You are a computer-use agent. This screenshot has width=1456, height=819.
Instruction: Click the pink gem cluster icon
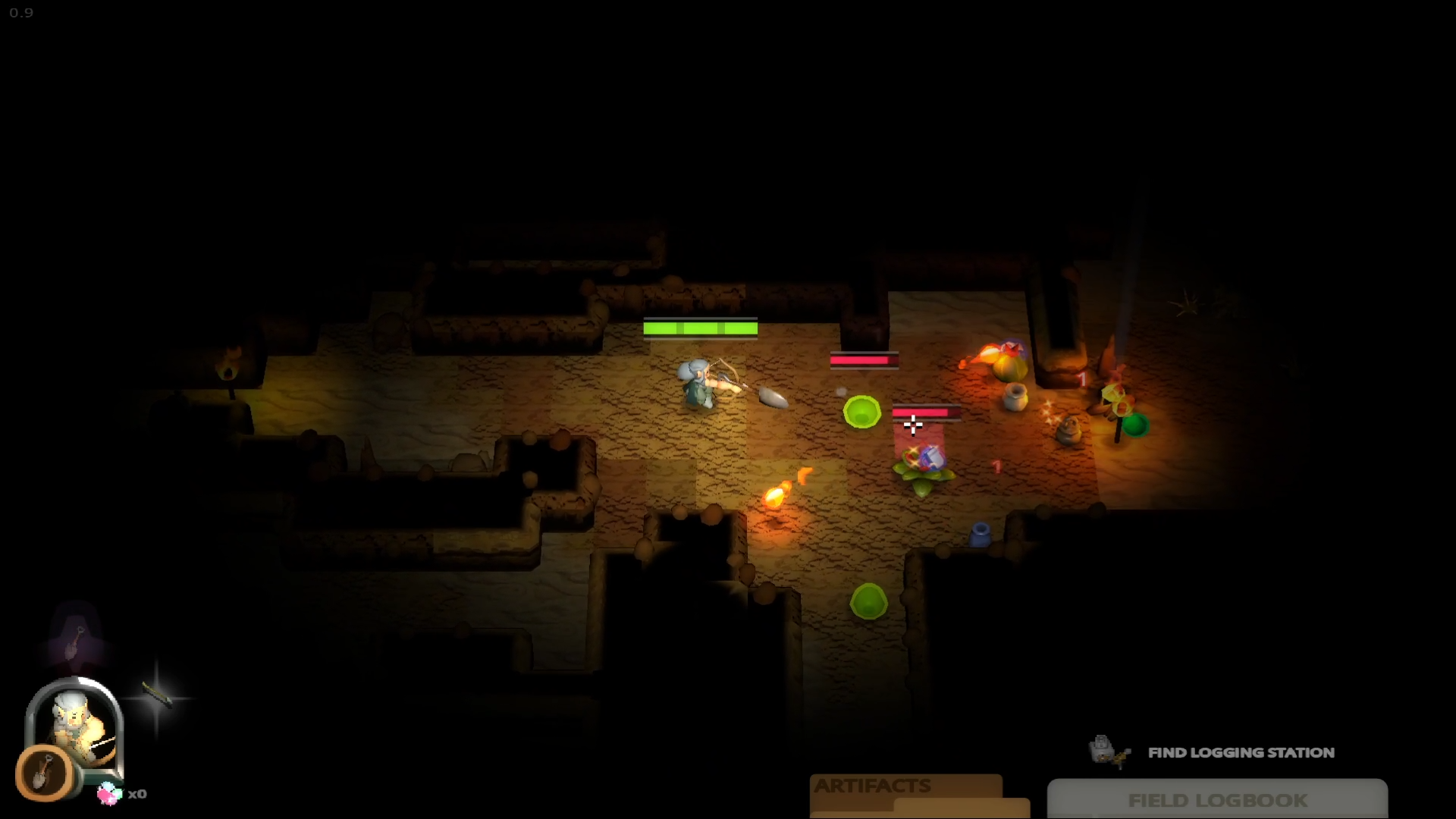coord(109,793)
